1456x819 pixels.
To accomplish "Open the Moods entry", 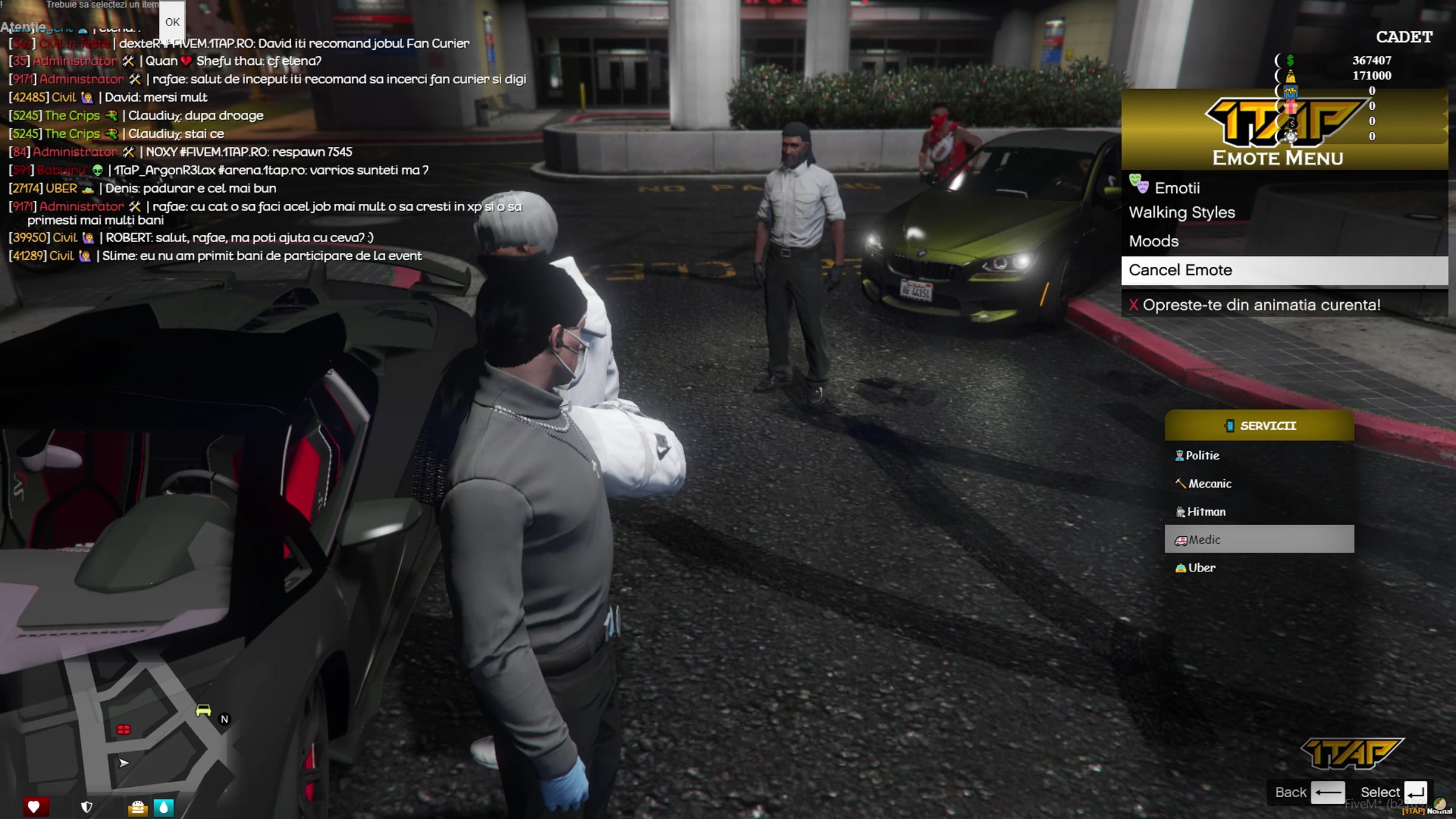I will 1154,241.
